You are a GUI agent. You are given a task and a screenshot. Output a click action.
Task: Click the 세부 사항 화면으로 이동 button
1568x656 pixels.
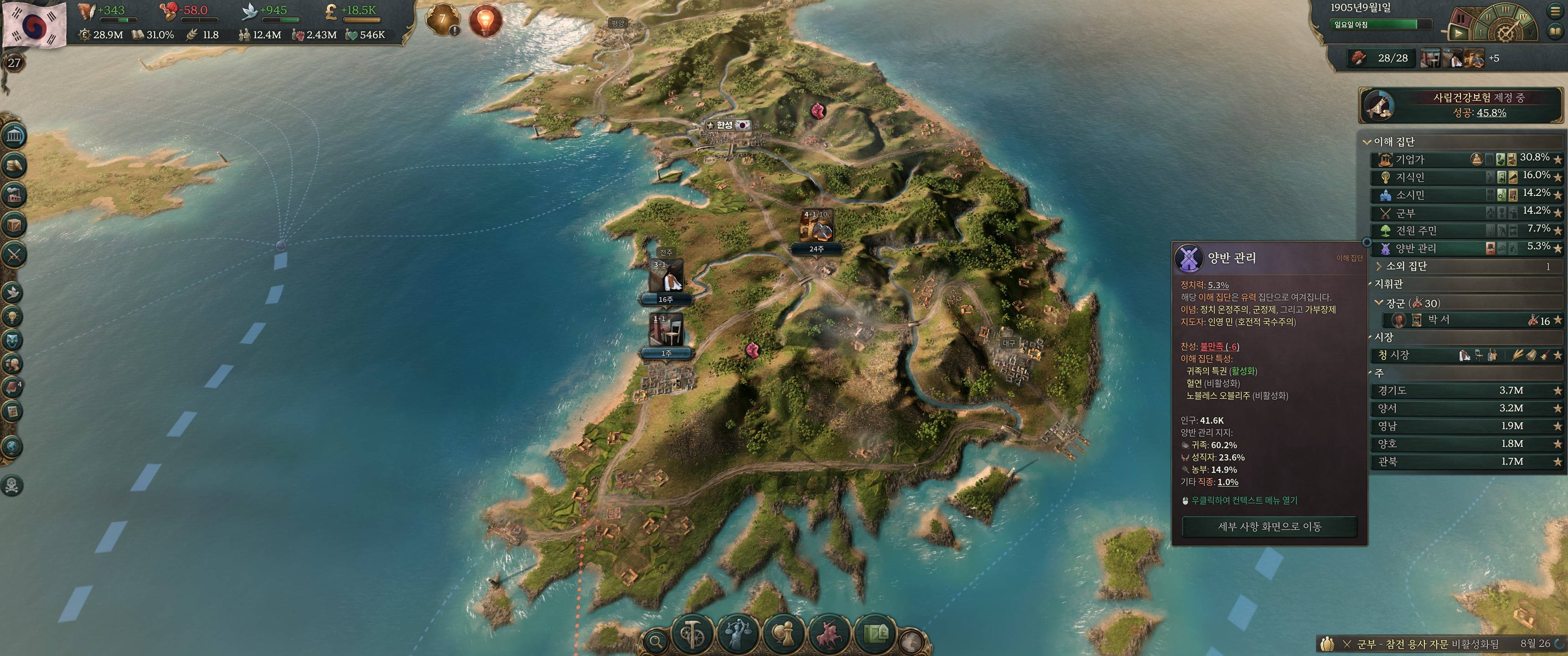1269,526
